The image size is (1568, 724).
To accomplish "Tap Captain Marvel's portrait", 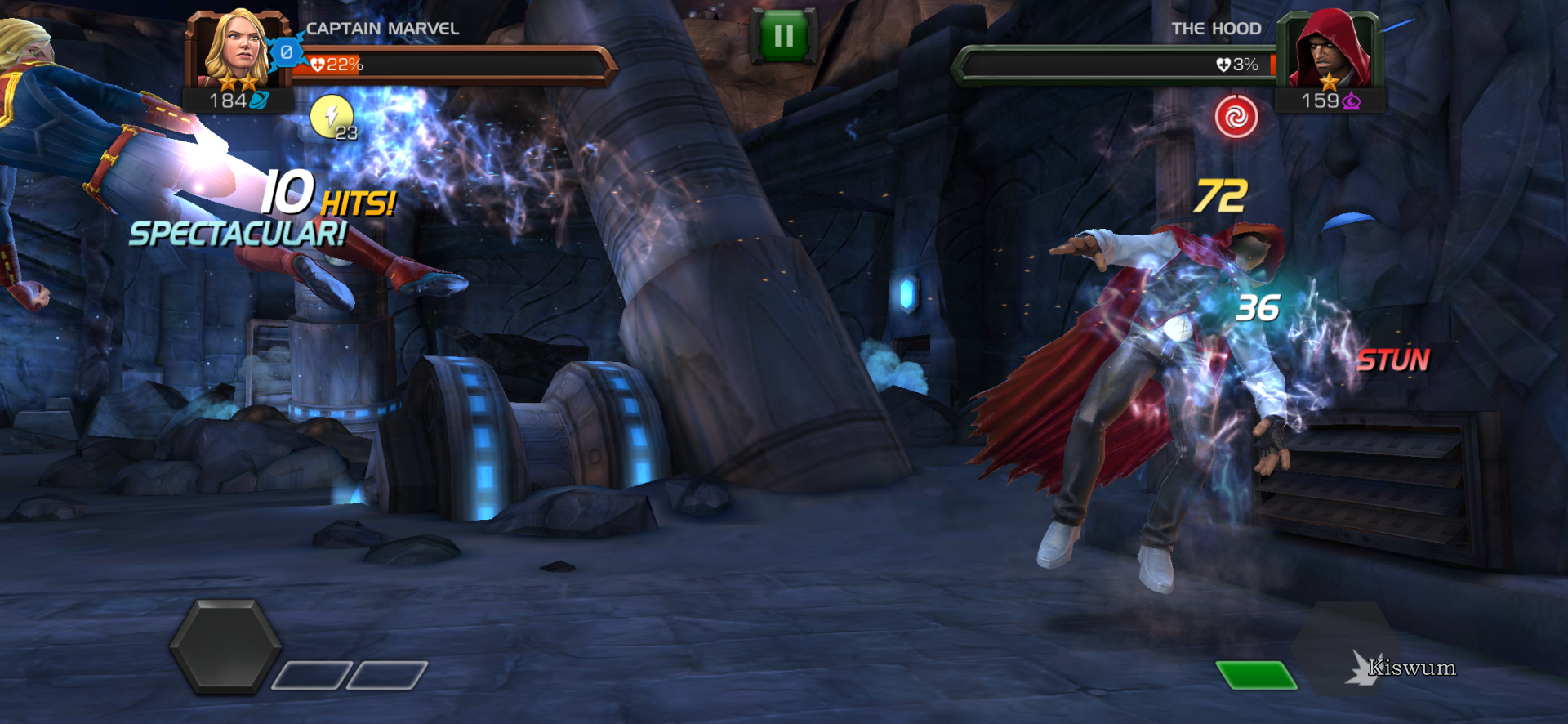I will coord(237,49).
